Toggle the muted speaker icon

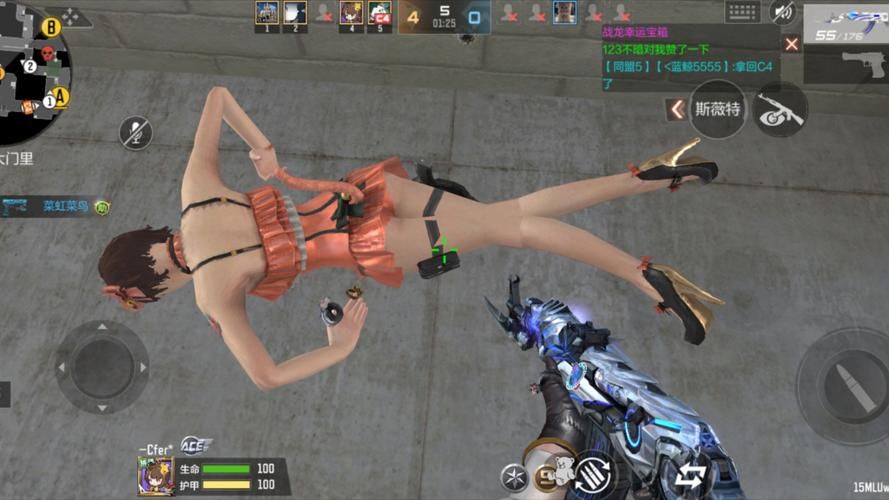tap(783, 12)
